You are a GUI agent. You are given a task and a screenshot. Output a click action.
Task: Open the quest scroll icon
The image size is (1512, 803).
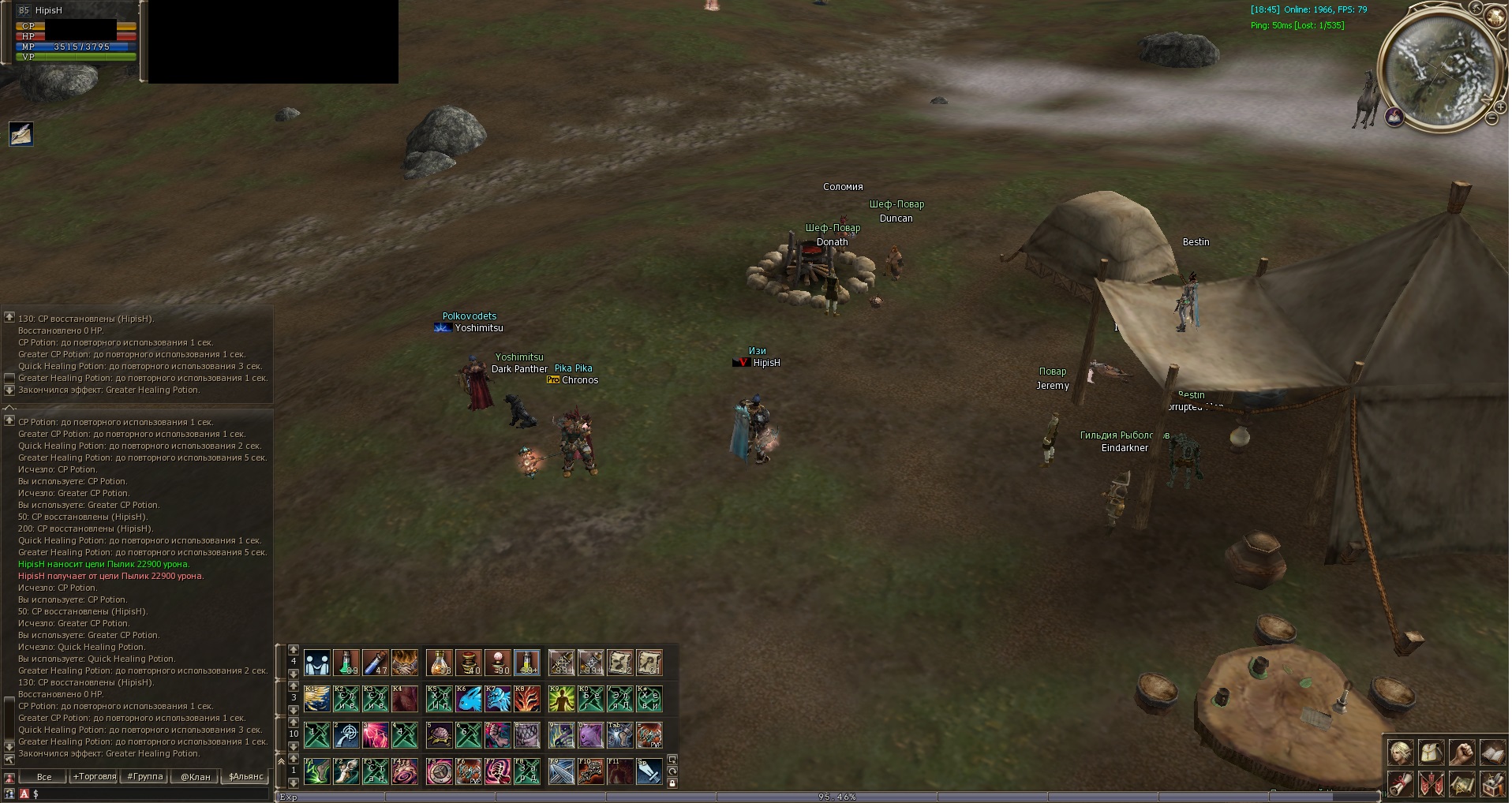pyautogui.click(x=1401, y=784)
